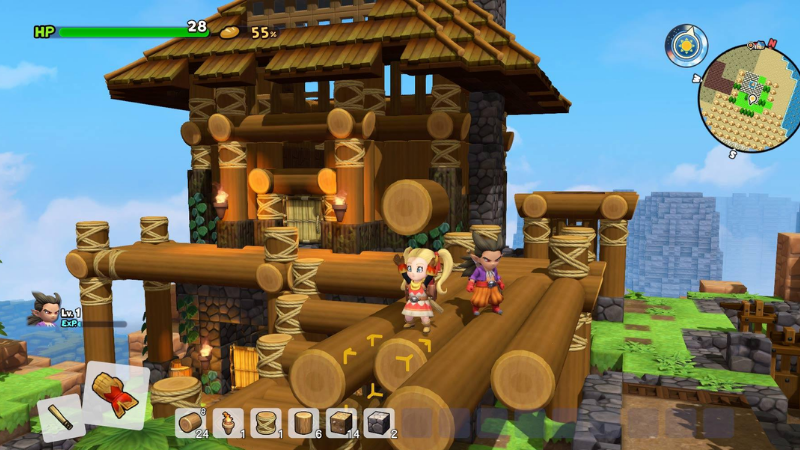Image resolution: width=800 pixels, height=450 pixels.
Task: Select the wooden log hotbar slot
Action: pos(190,423)
